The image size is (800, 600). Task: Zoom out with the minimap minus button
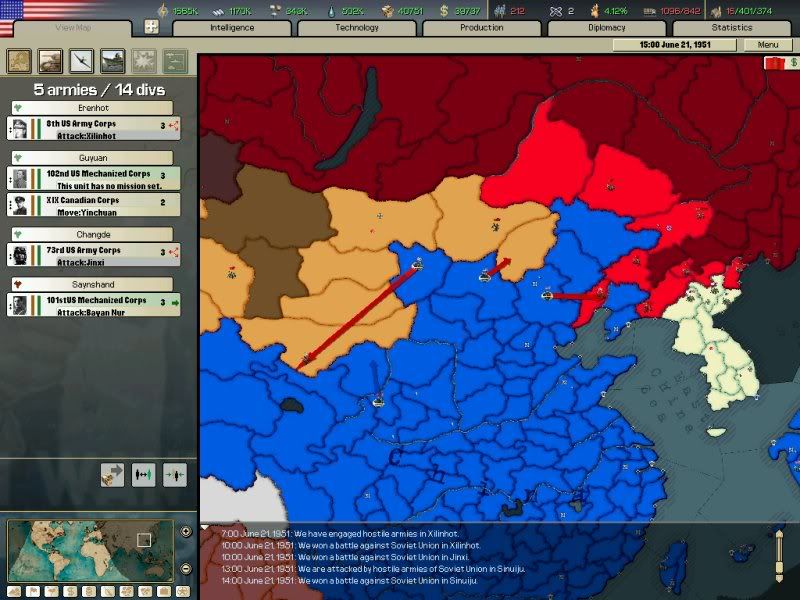pyautogui.click(x=186, y=569)
